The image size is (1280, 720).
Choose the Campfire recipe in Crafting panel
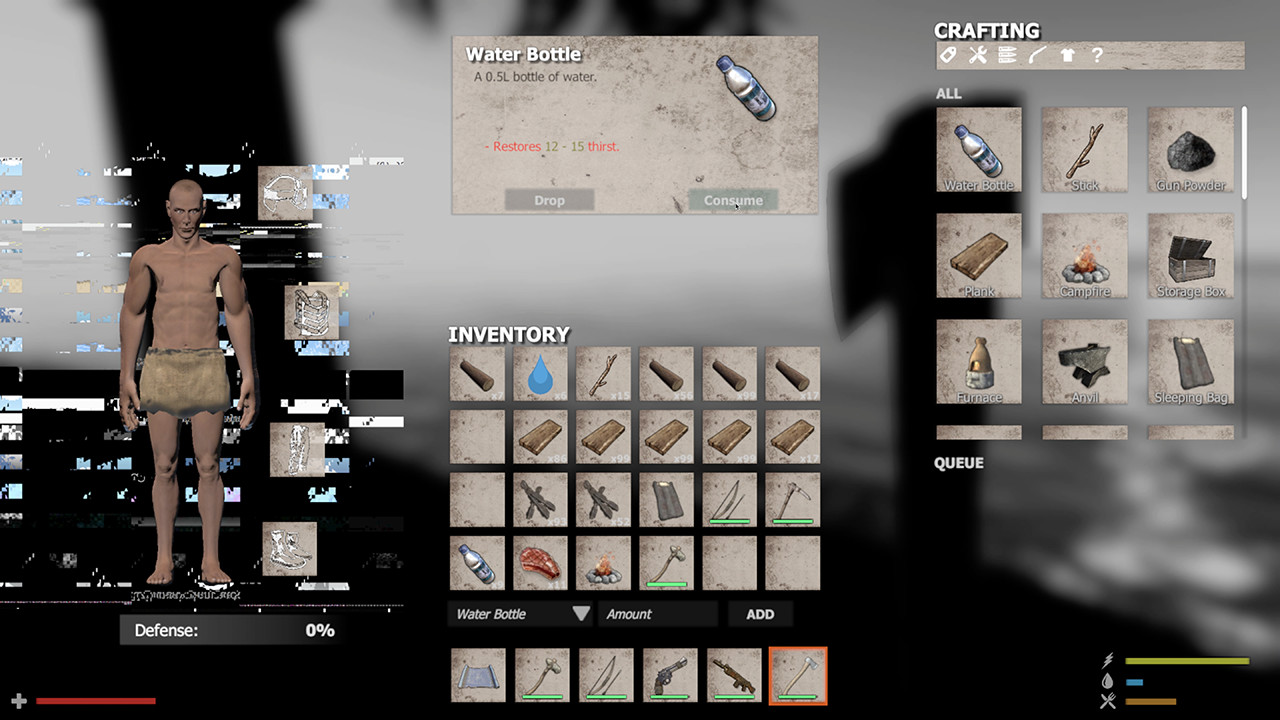1084,253
